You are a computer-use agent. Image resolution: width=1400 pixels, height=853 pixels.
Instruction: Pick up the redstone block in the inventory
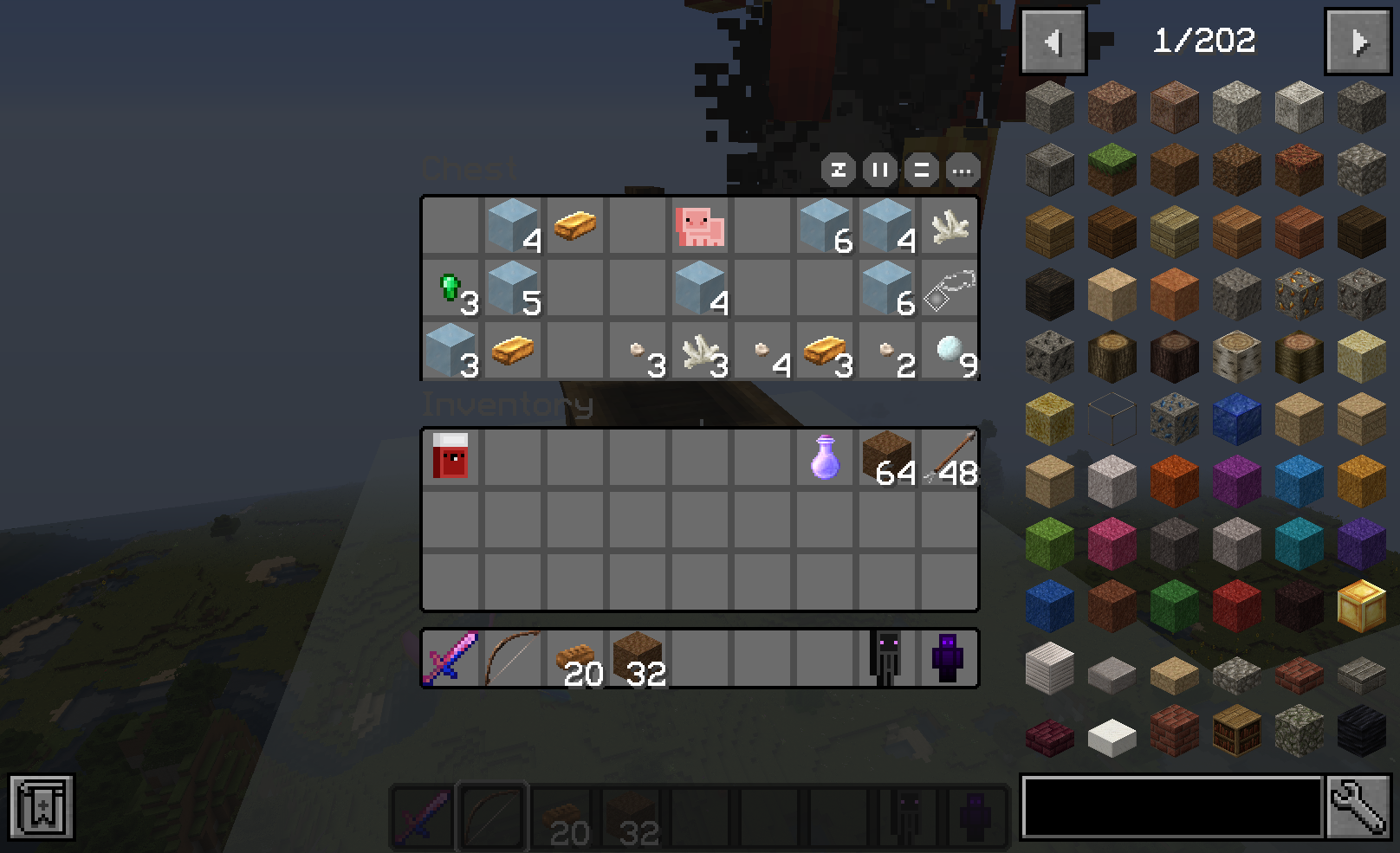[450, 456]
